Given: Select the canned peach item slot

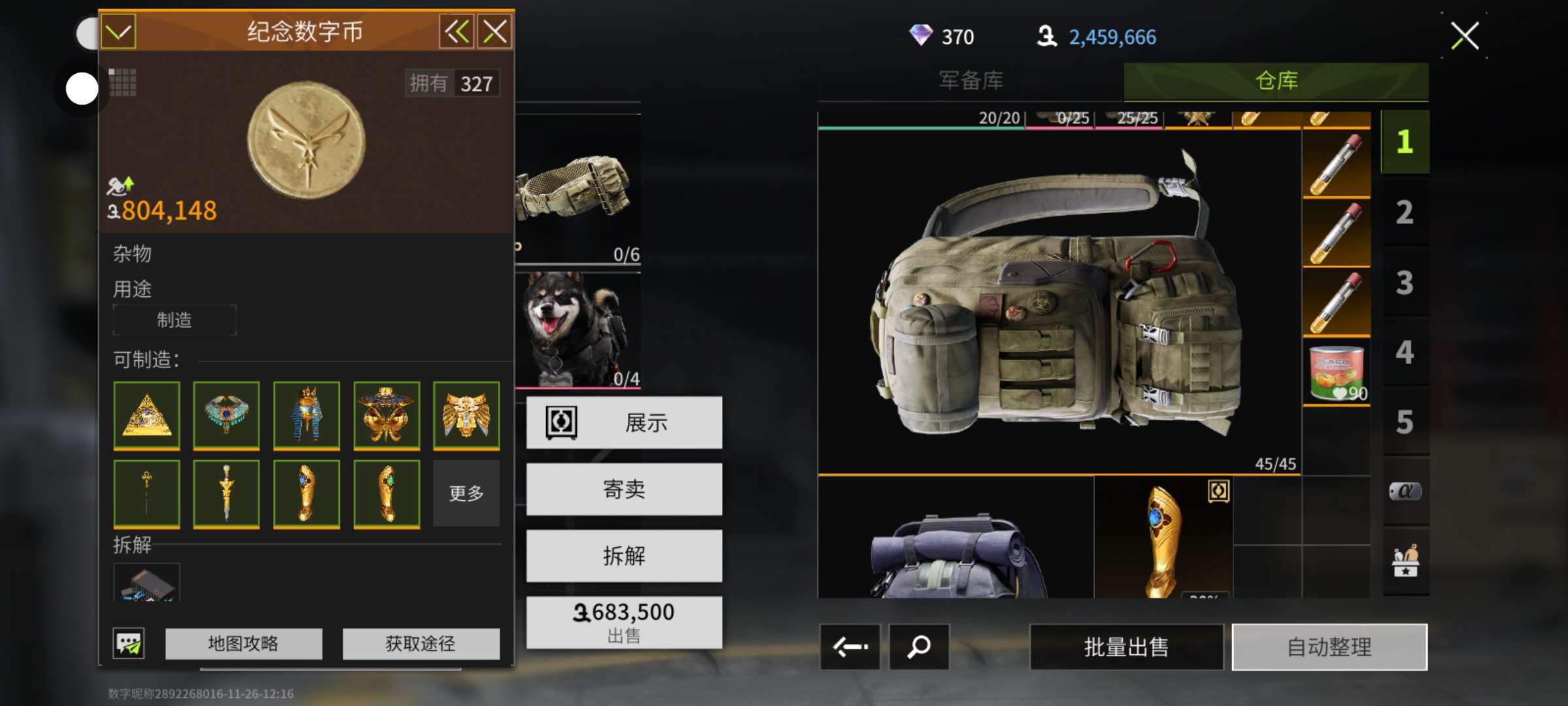Looking at the screenshot, I should pos(1336,373).
